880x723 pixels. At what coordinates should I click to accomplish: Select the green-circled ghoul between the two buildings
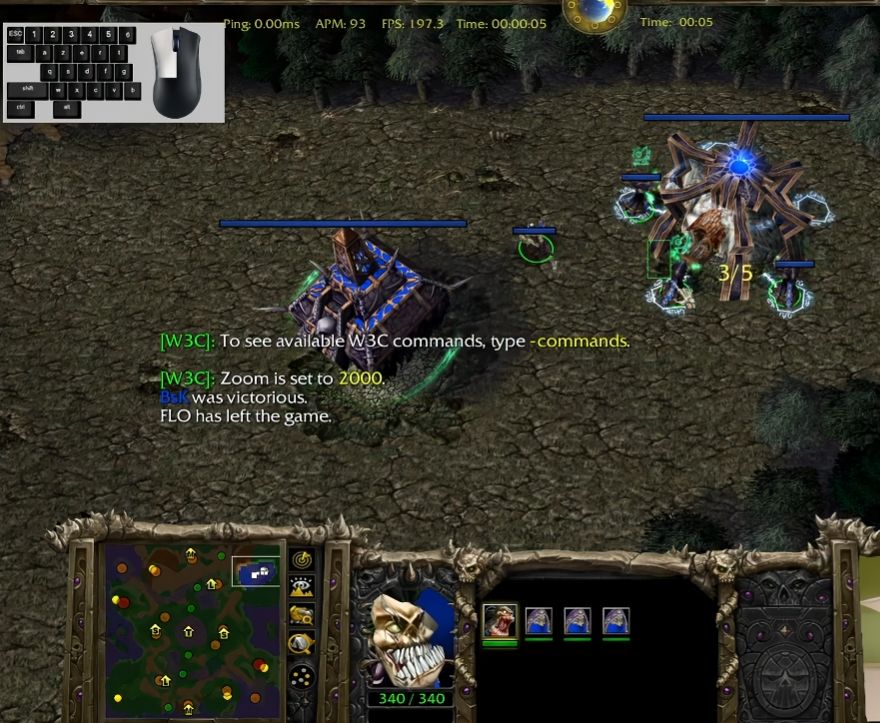pos(536,246)
